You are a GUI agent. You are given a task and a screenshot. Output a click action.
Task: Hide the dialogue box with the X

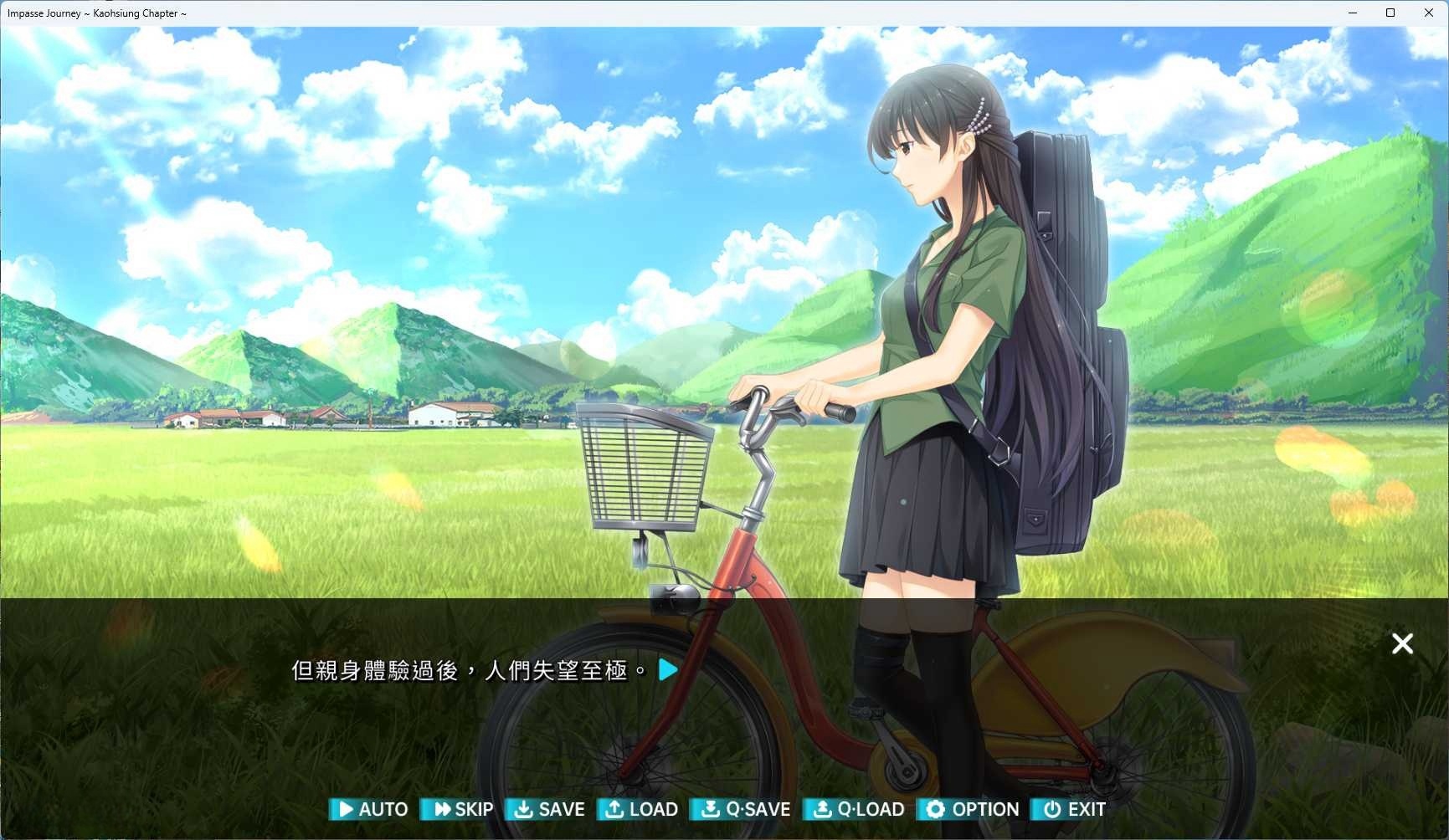click(x=1402, y=643)
